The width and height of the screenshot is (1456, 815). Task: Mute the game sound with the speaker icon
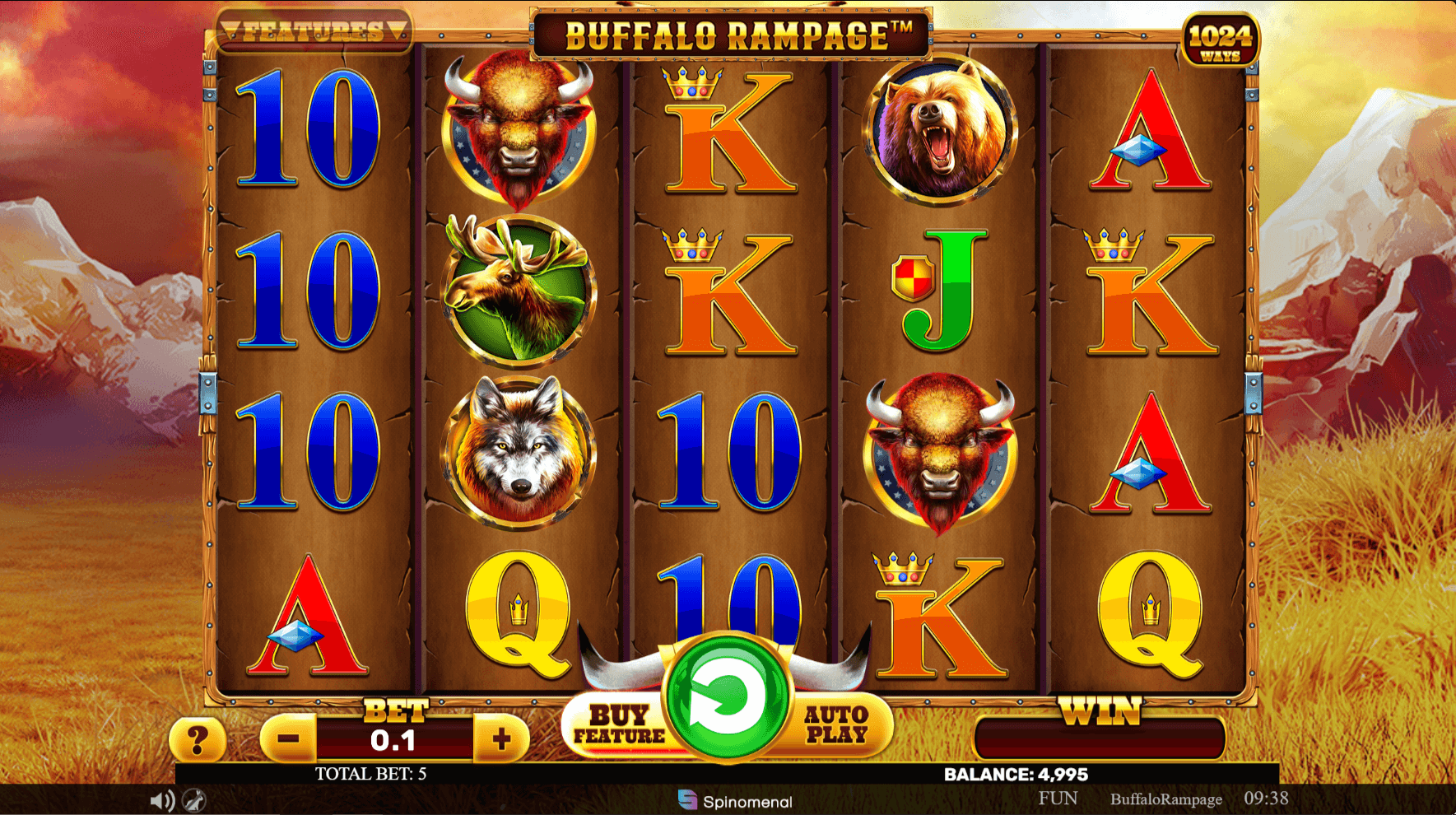coord(160,798)
